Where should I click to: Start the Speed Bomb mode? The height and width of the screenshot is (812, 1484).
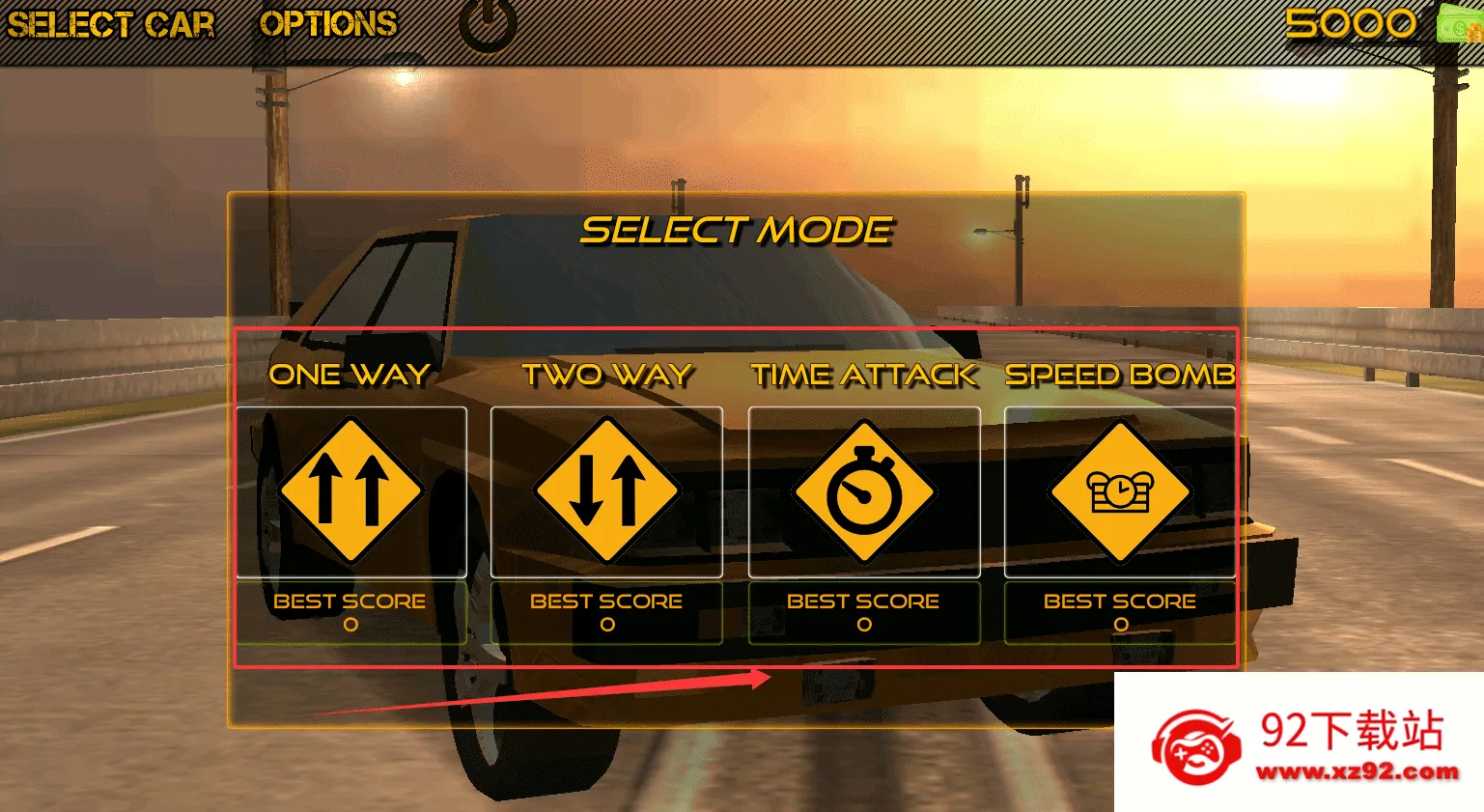point(1120,491)
